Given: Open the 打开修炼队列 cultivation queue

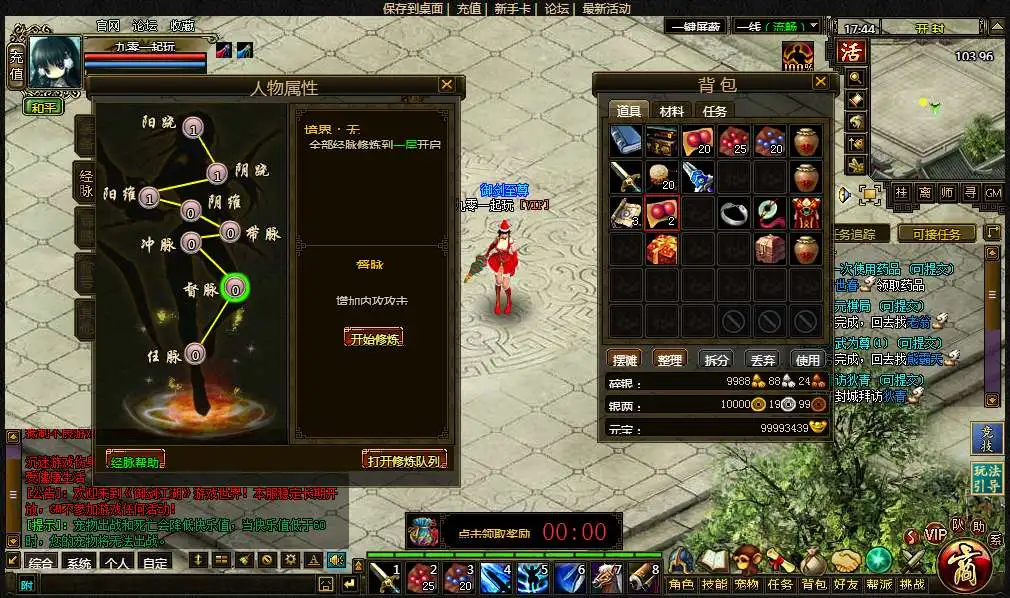Looking at the screenshot, I should click(404, 460).
